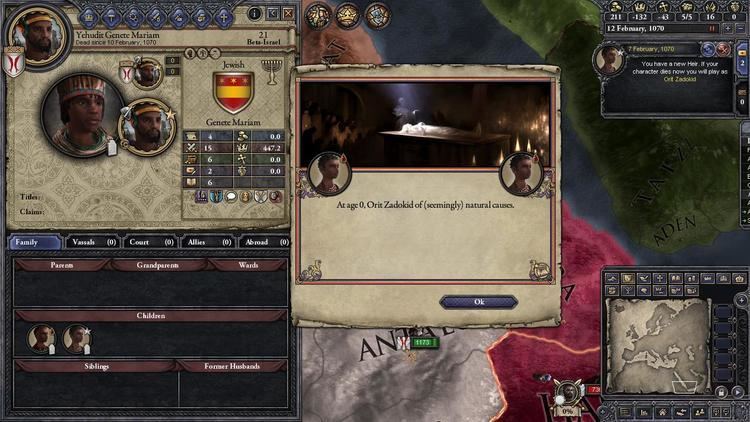Select the starred child portrait under Children
The width and height of the screenshot is (750, 422).
point(76,339)
